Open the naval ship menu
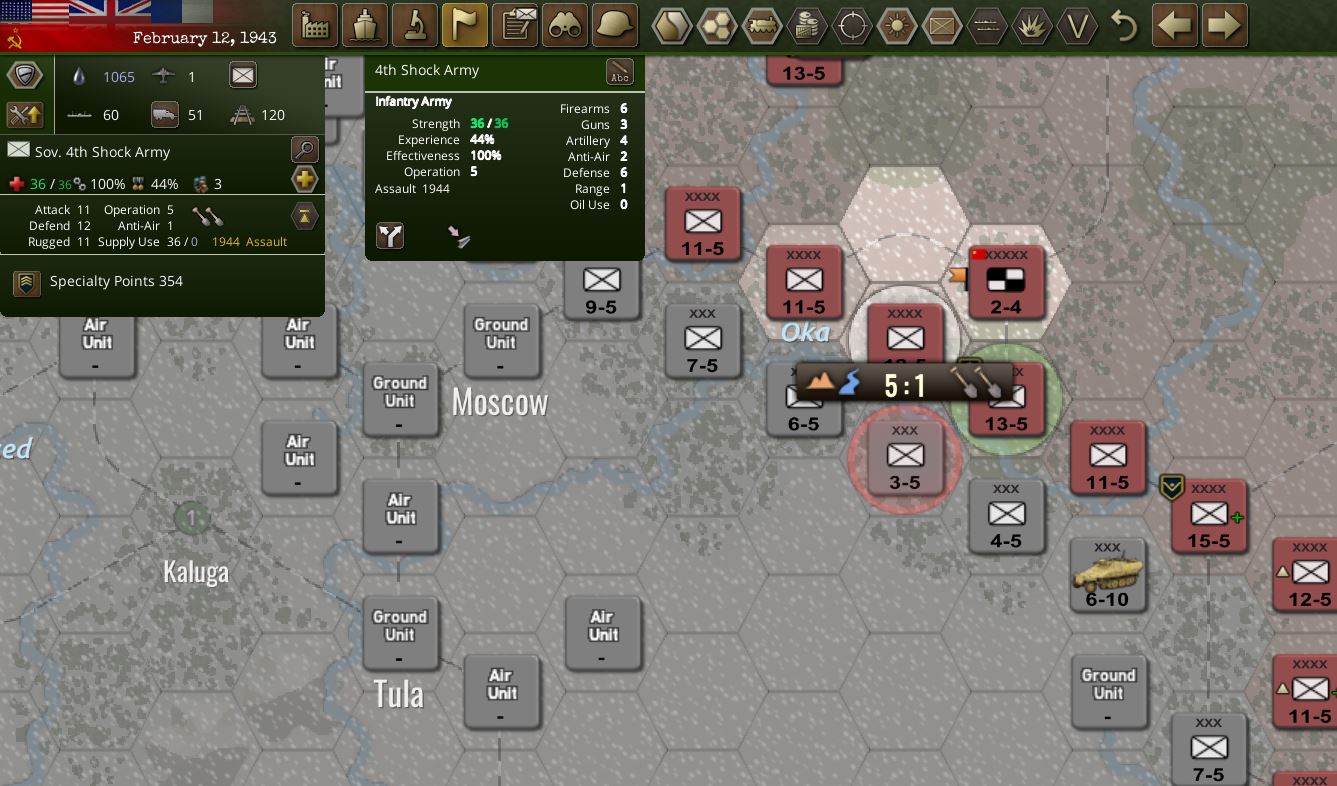Viewport: 1337px width, 786px height. pyautogui.click(x=364, y=26)
